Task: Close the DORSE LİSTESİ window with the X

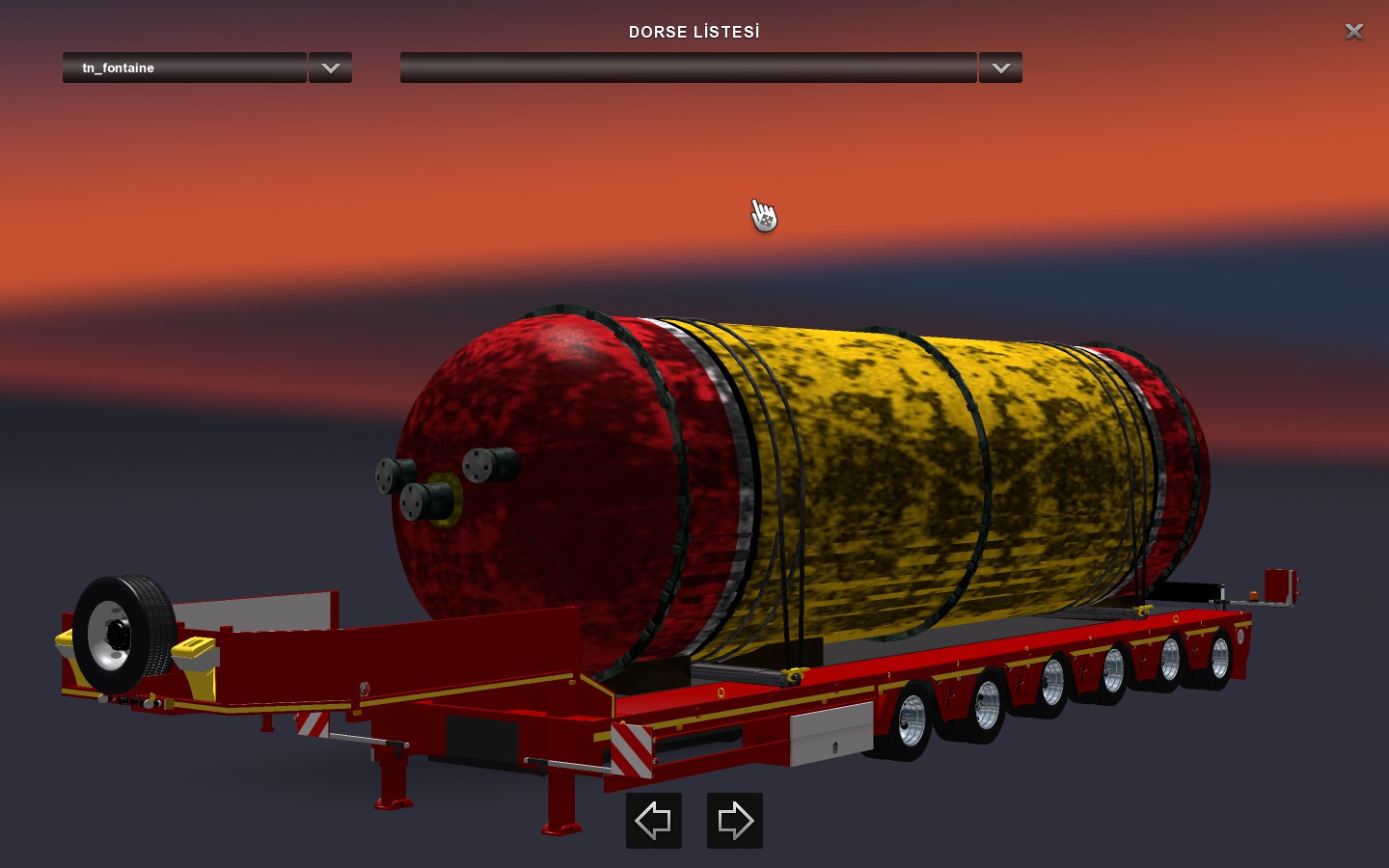Action: pyautogui.click(x=1353, y=31)
